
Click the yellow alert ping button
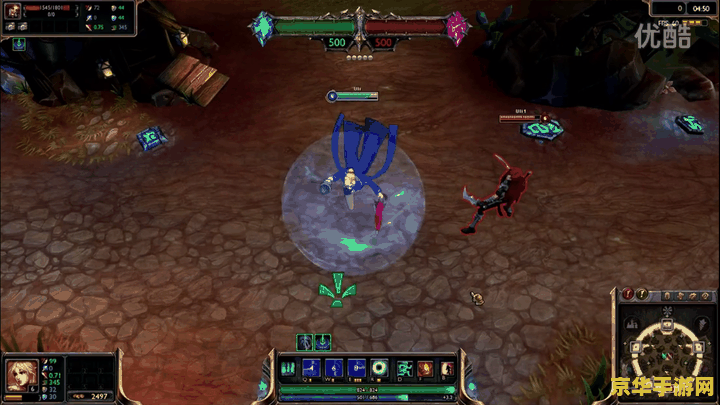pos(643,295)
